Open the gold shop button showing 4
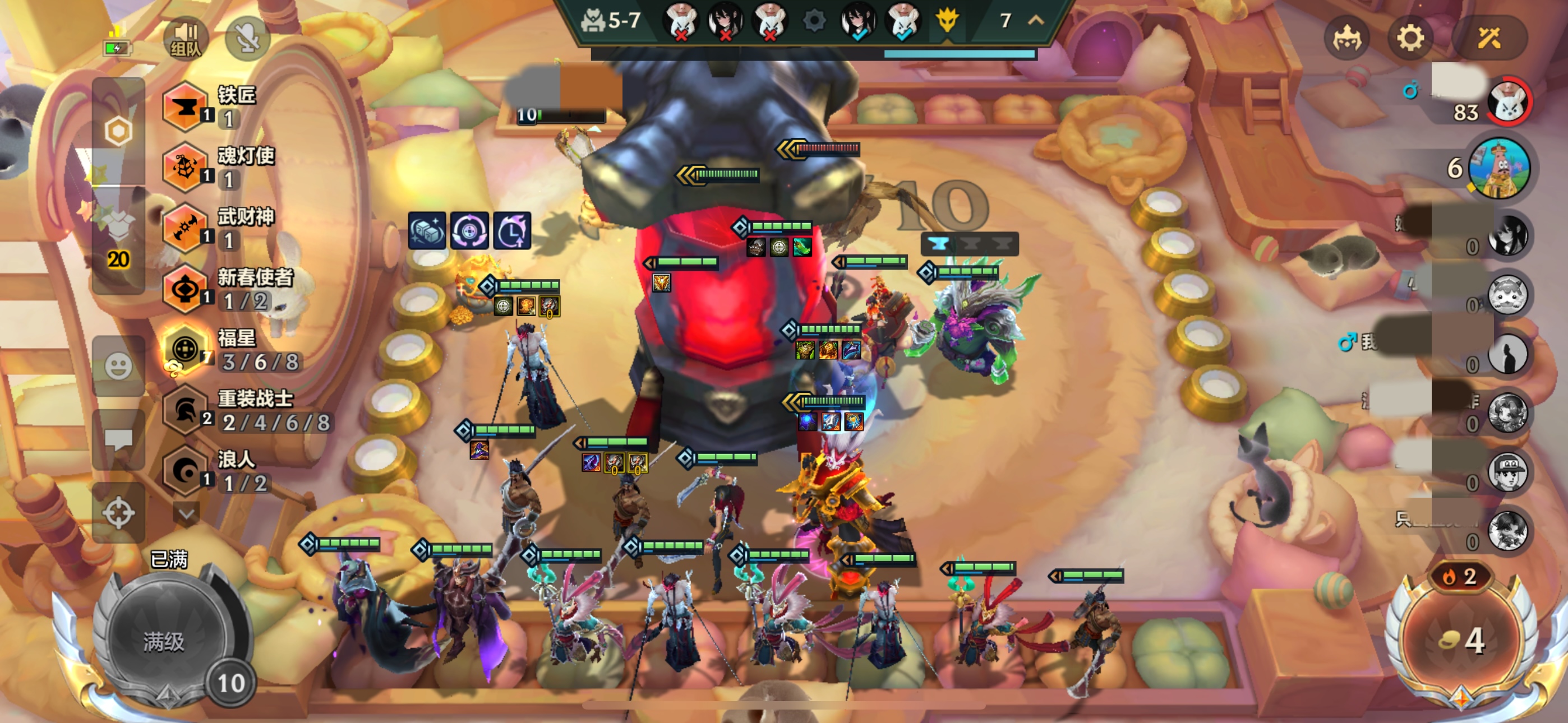Viewport: 1568px width, 723px height. click(x=1461, y=640)
